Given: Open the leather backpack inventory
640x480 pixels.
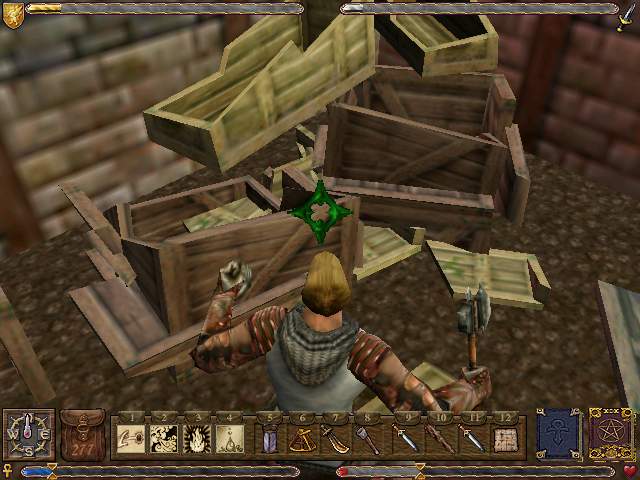Looking at the screenshot, I should (x=83, y=434).
